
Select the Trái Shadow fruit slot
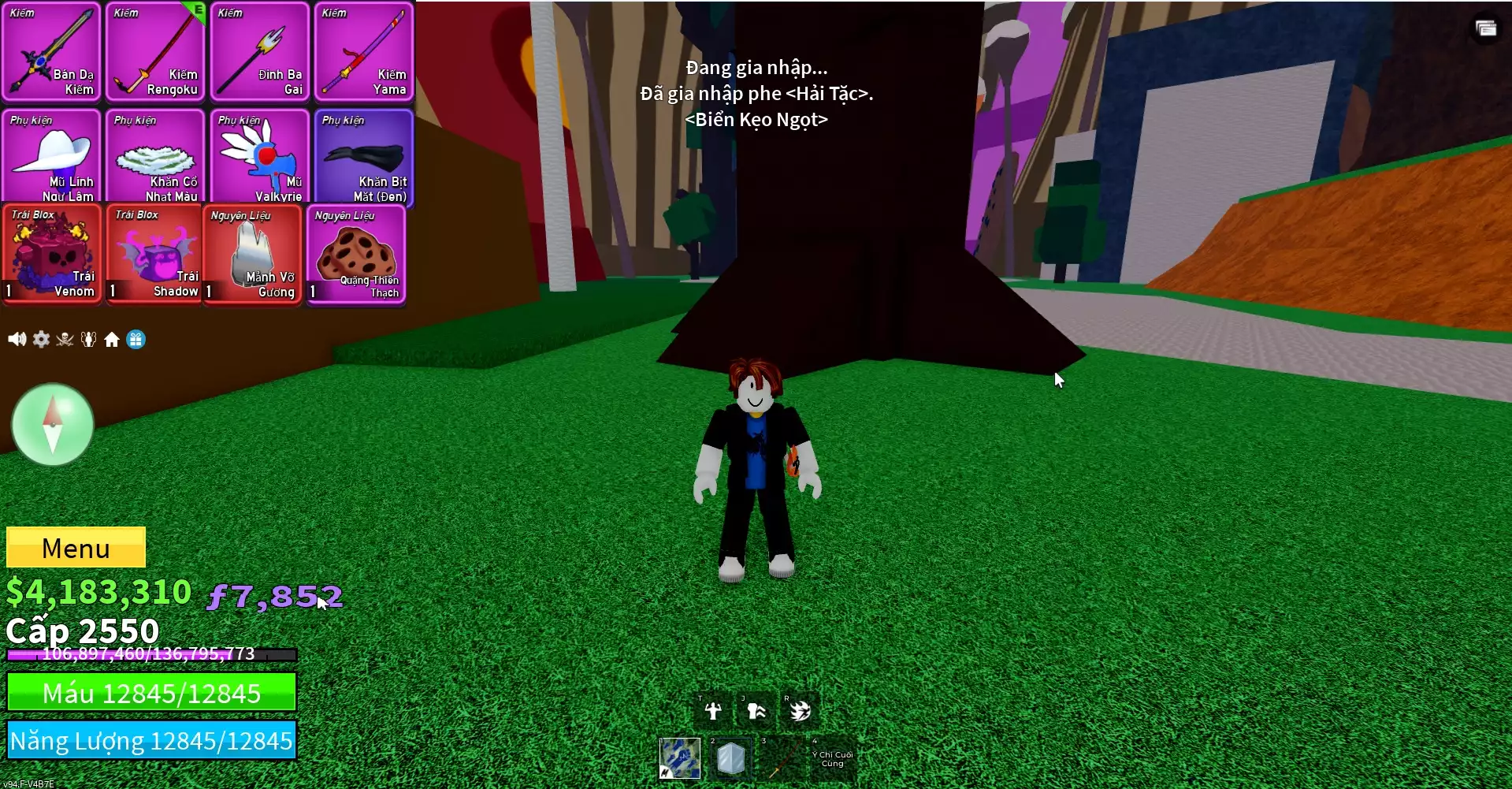(154, 254)
